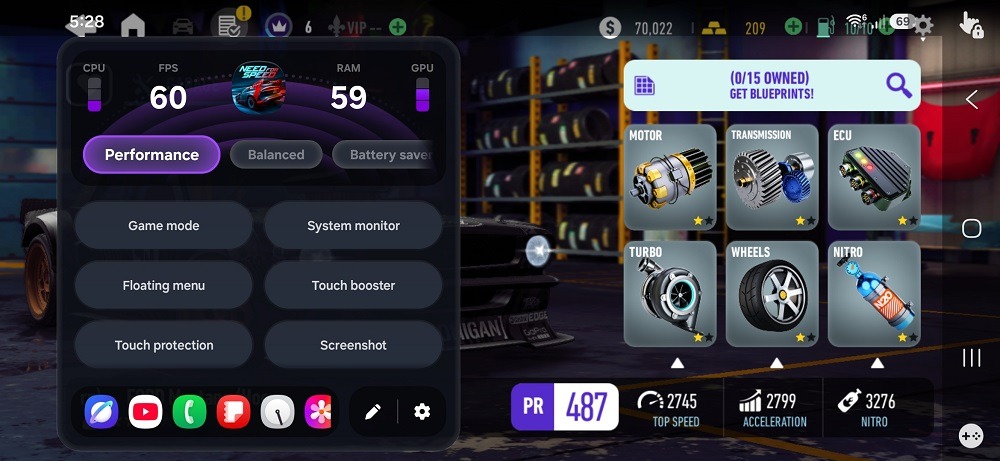Go to the home garage icon
This screenshot has width=1000, height=461.
tap(132, 26)
